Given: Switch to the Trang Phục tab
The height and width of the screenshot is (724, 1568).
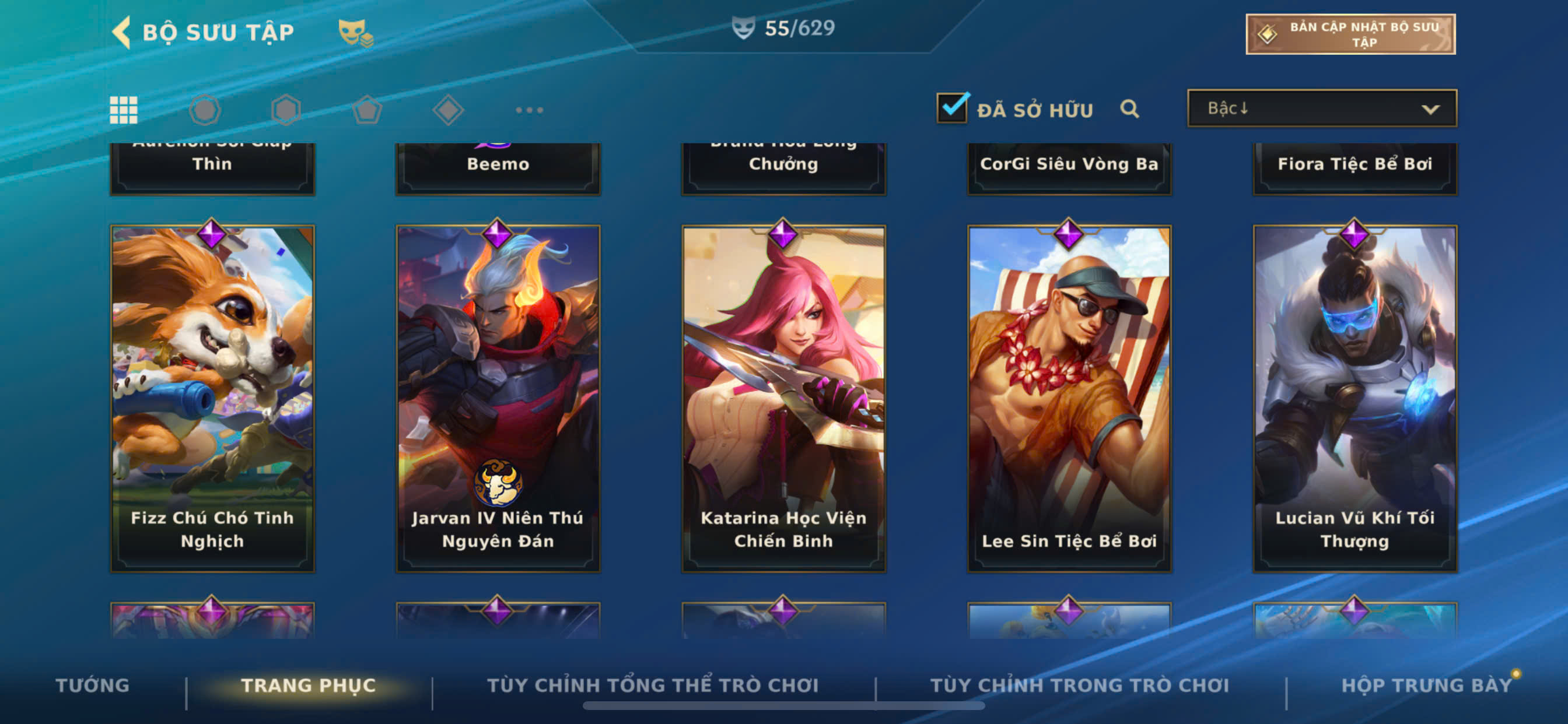Looking at the screenshot, I should click(309, 685).
